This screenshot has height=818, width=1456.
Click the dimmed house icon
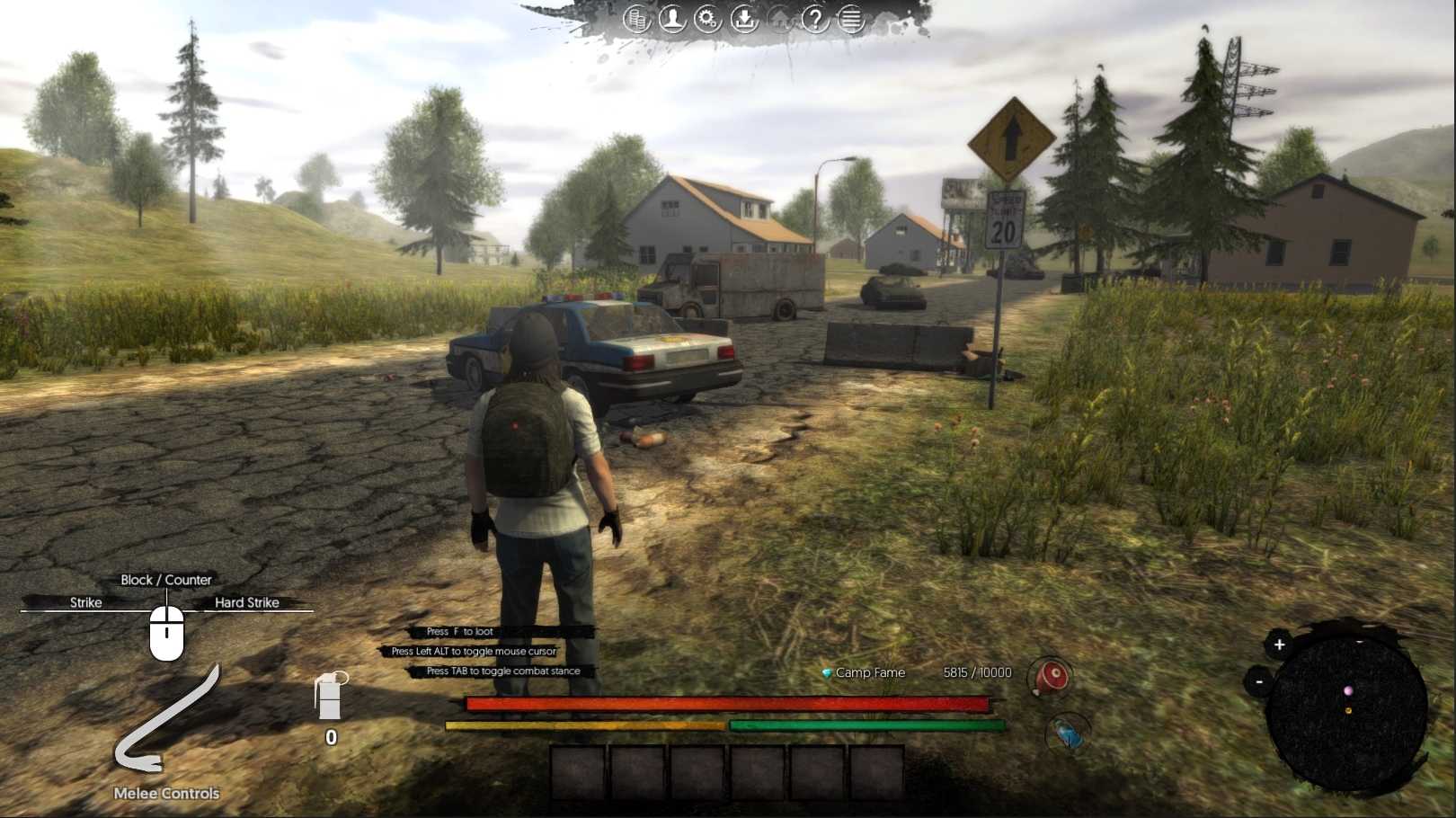[780, 19]
